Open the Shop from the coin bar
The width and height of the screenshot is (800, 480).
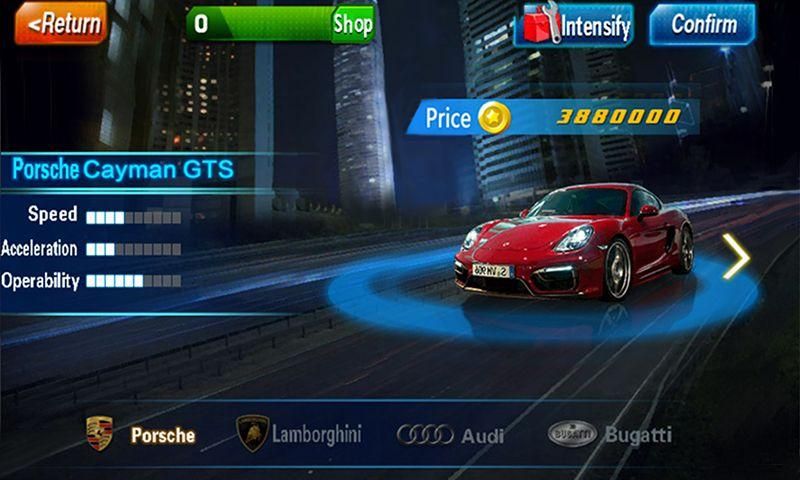[x=352, y=24]
